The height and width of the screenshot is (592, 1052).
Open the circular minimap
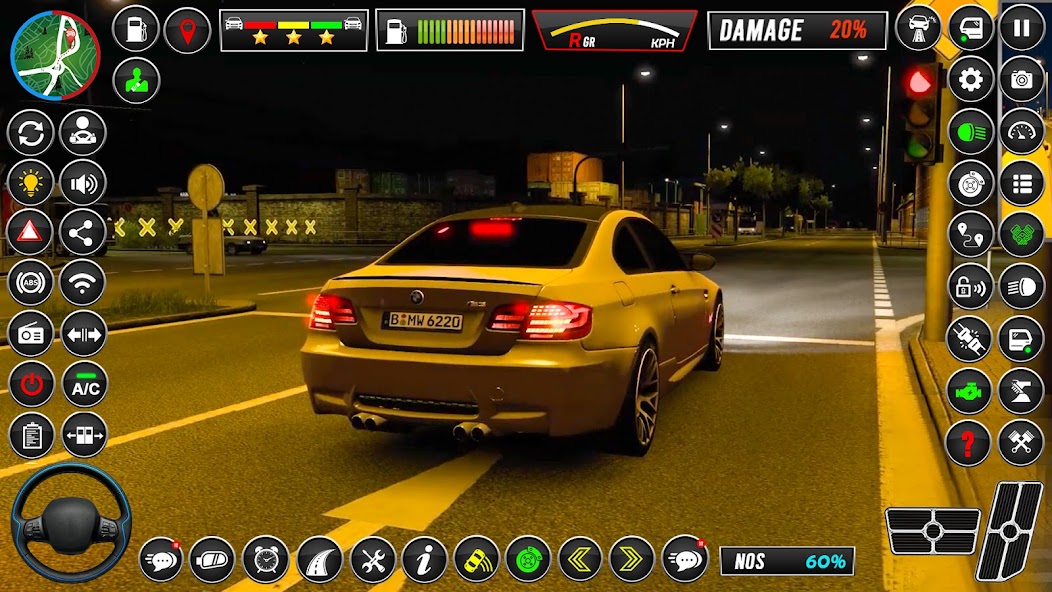(x=55, y=55)
